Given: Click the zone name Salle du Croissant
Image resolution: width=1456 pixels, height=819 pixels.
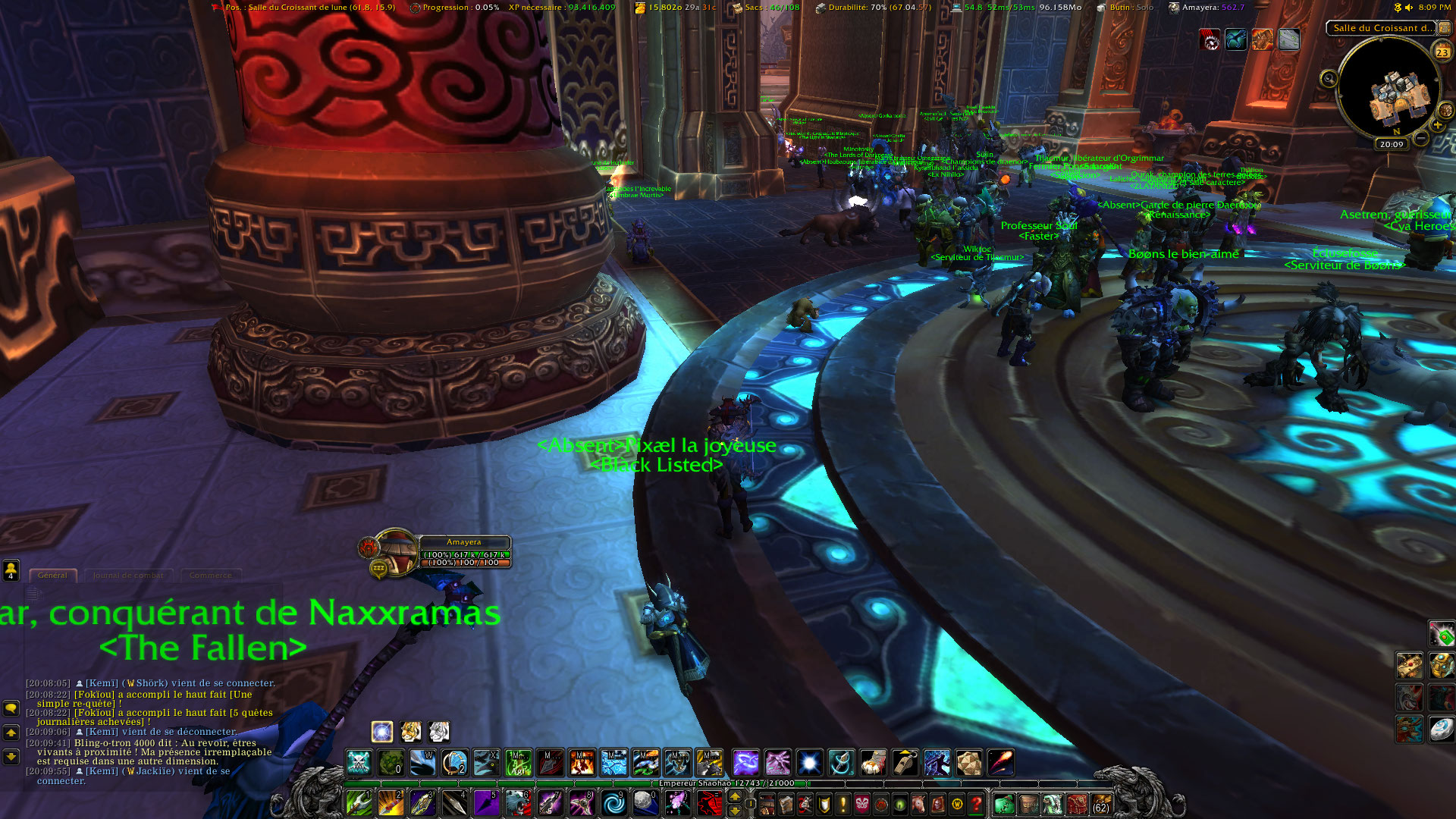Looking at the screenshot, I should tap(1382, 28).
